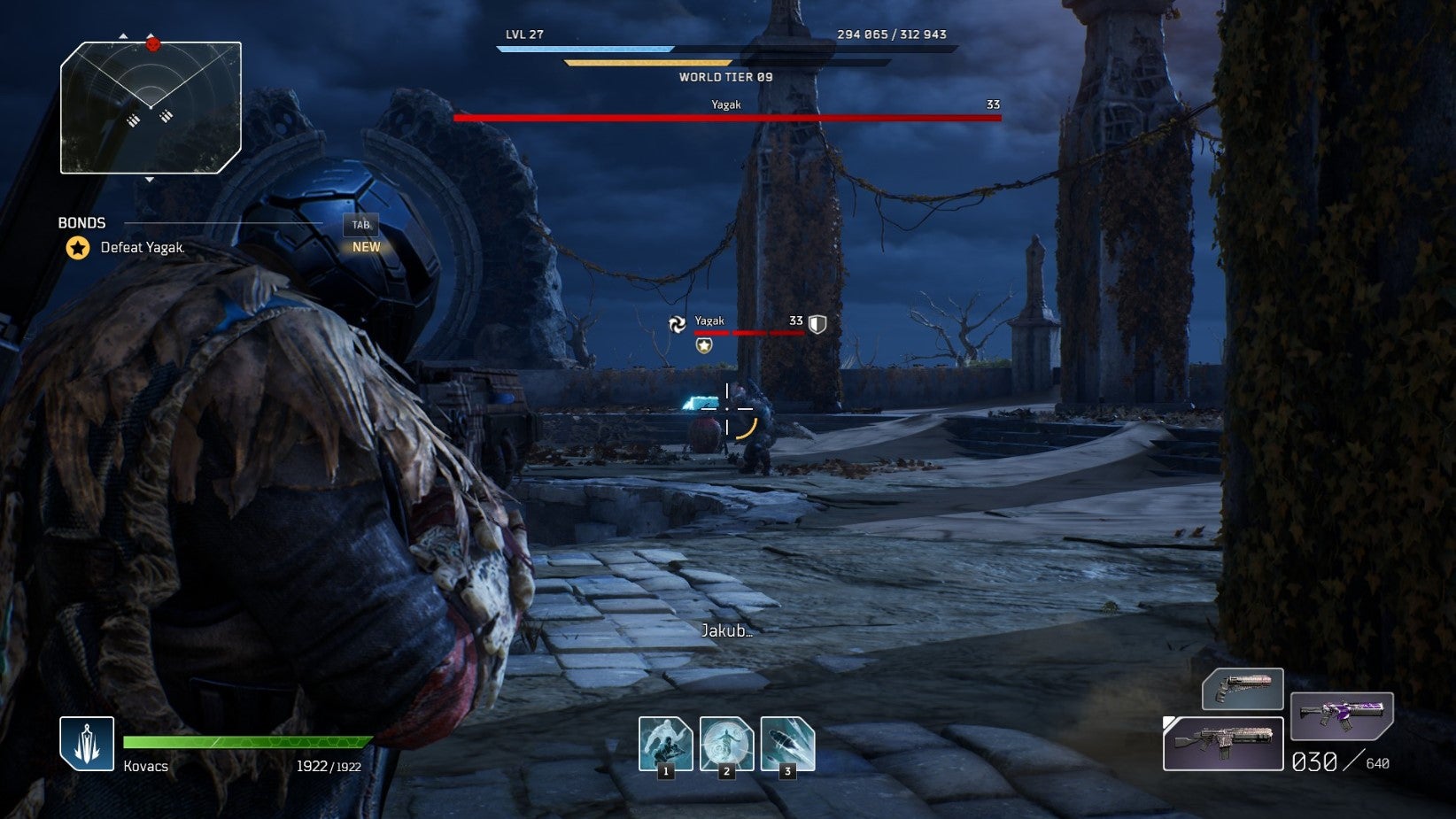Select the grey assault rifle slot
This screenshot has width=1456, height=819.
[1223, 744]
